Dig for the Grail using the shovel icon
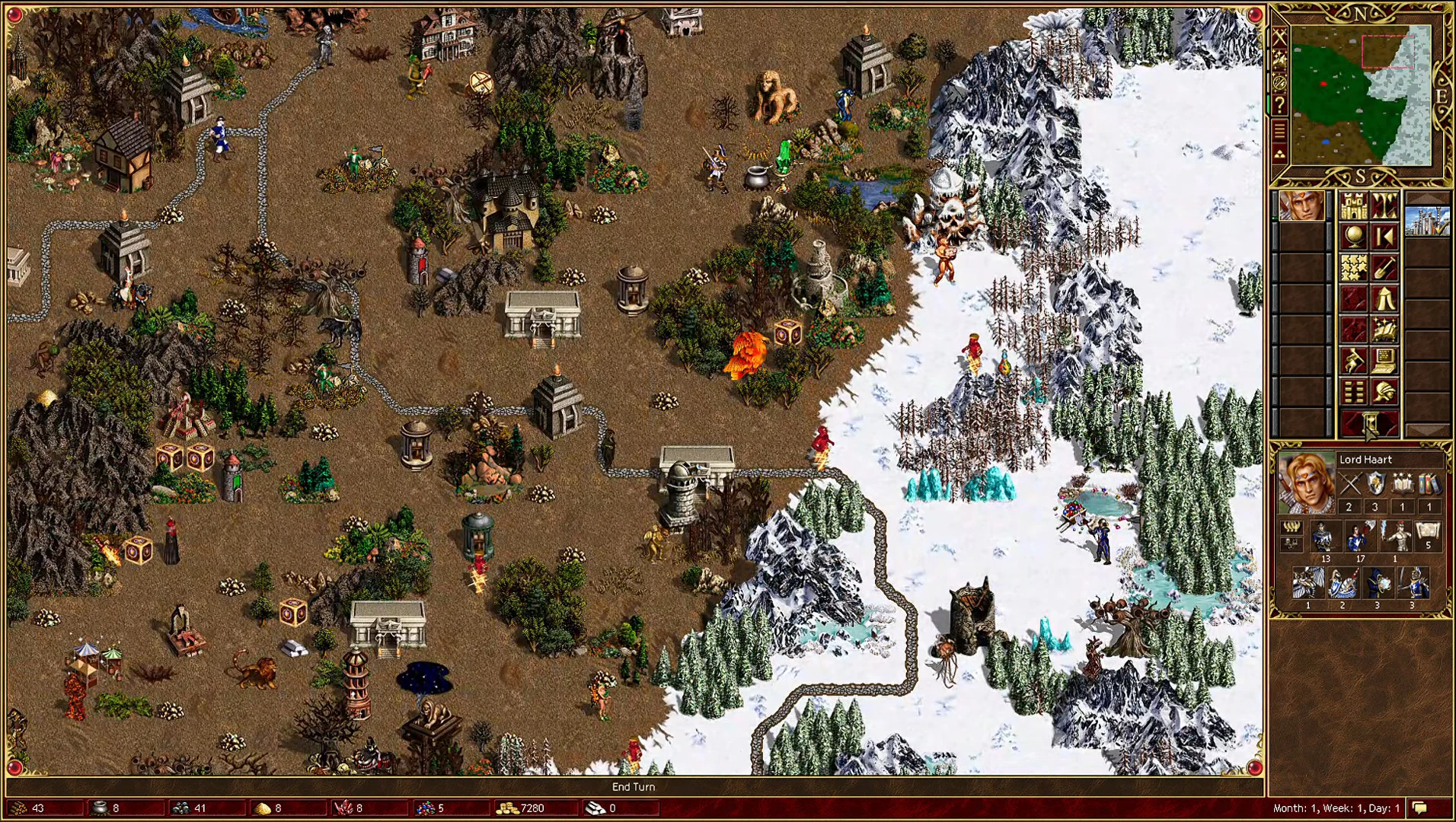Viewport: 1456px width, 822px height. (x=1384, y=266)
